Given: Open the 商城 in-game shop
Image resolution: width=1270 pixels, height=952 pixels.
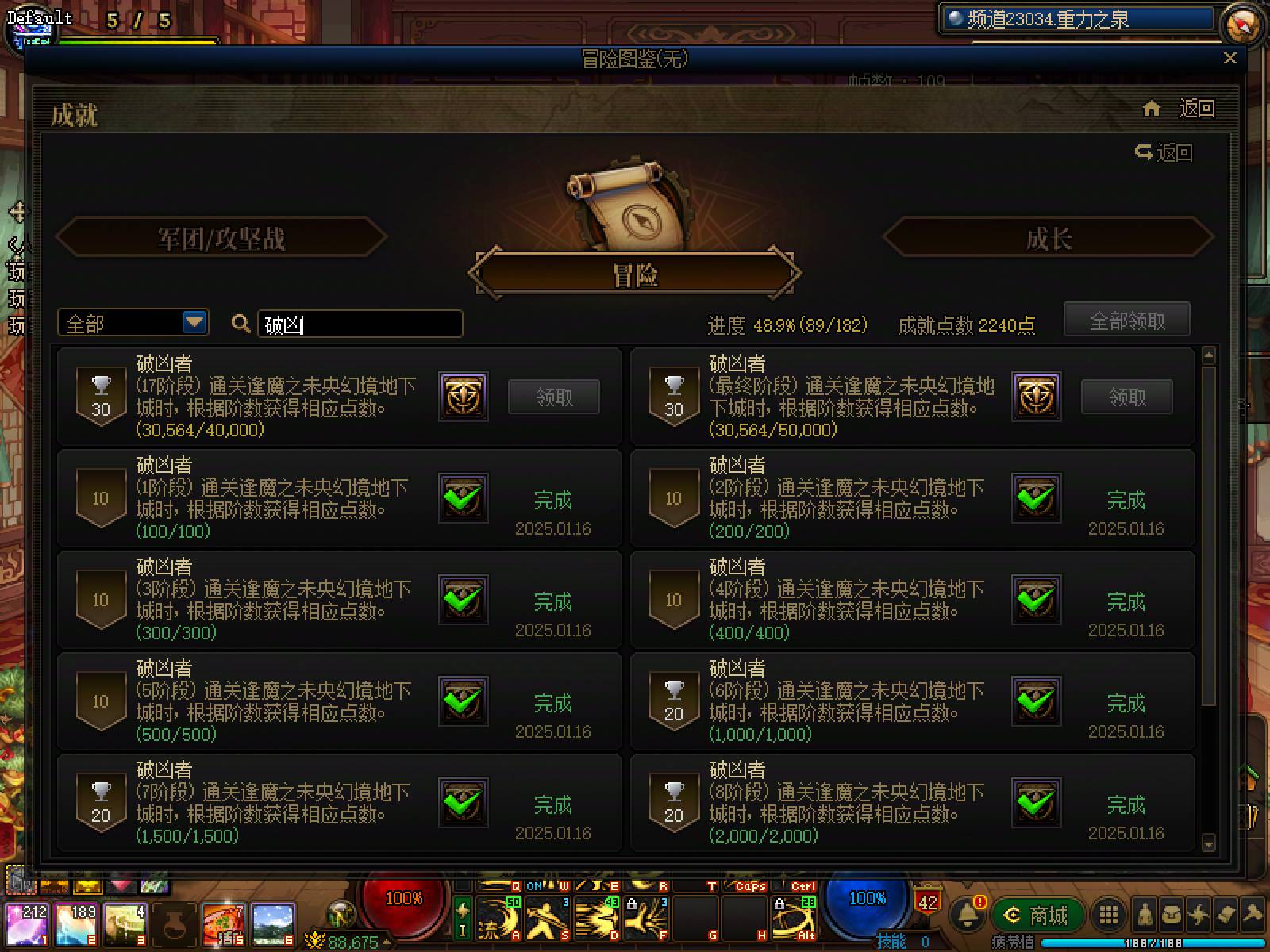Looking at the screenshot, I should 1037,913.
